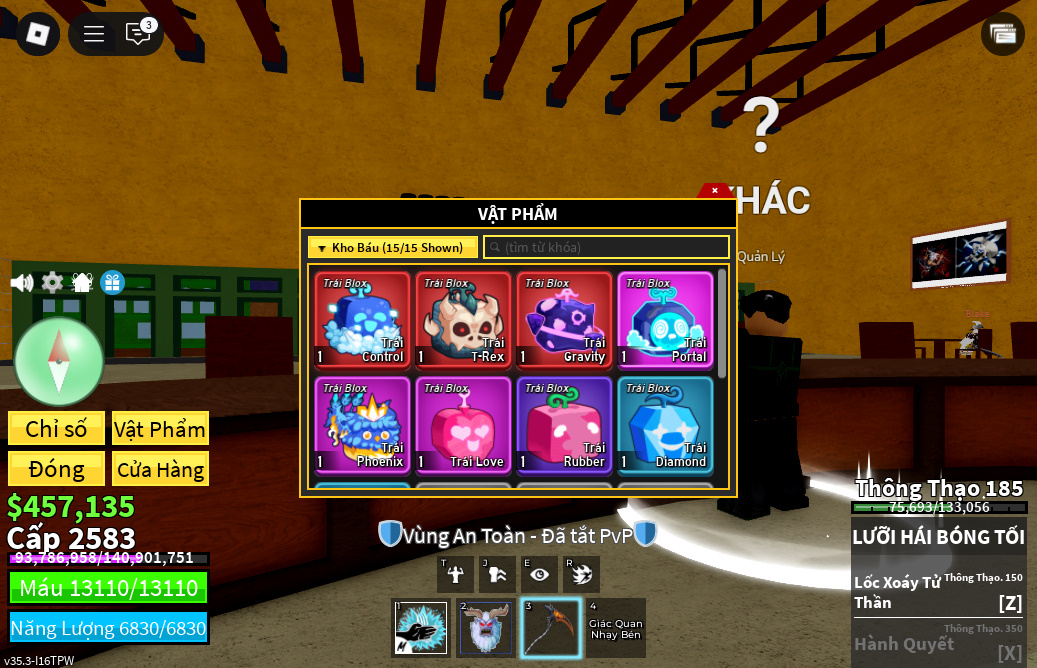Pick the Gravity fruit item
Screen dimensions: 1037x668
564,320
